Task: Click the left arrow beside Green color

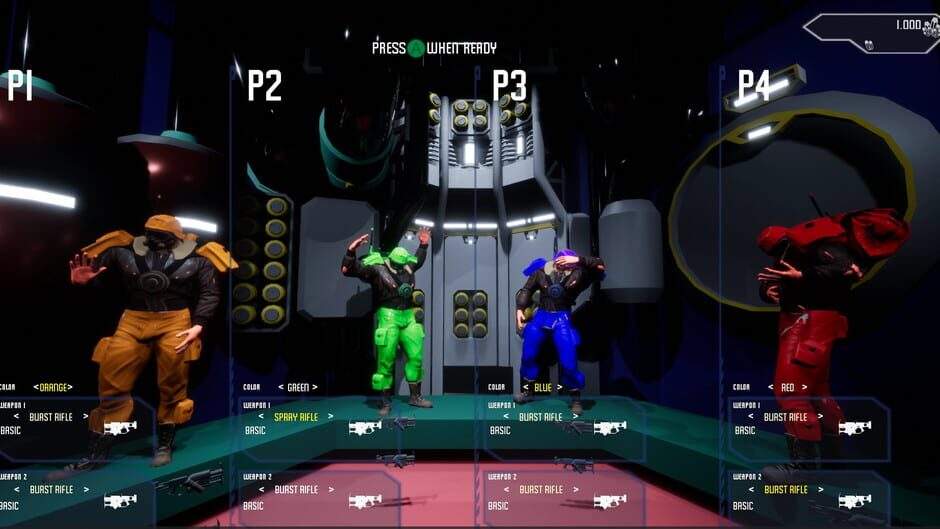Action: point(279,387)
